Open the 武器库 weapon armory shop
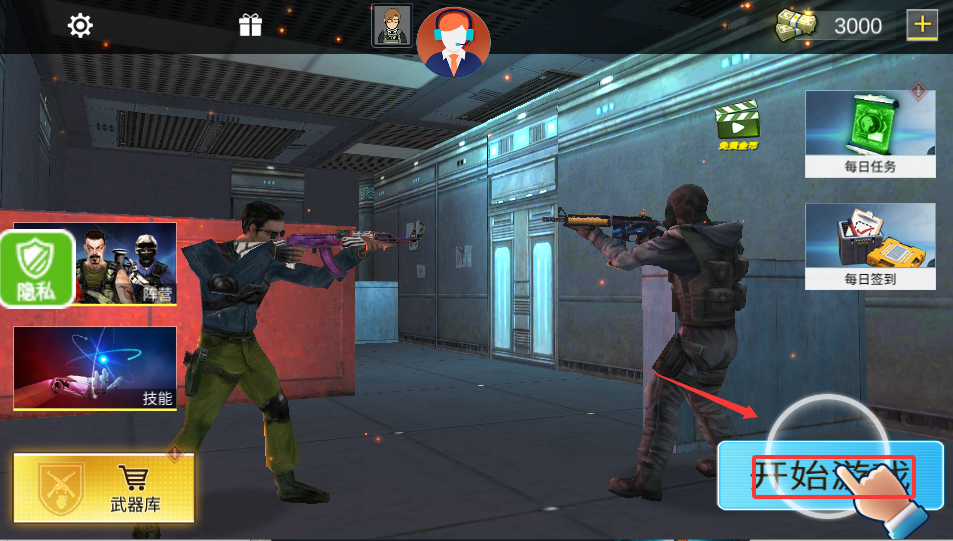953x541 pixels. point(104,487)
